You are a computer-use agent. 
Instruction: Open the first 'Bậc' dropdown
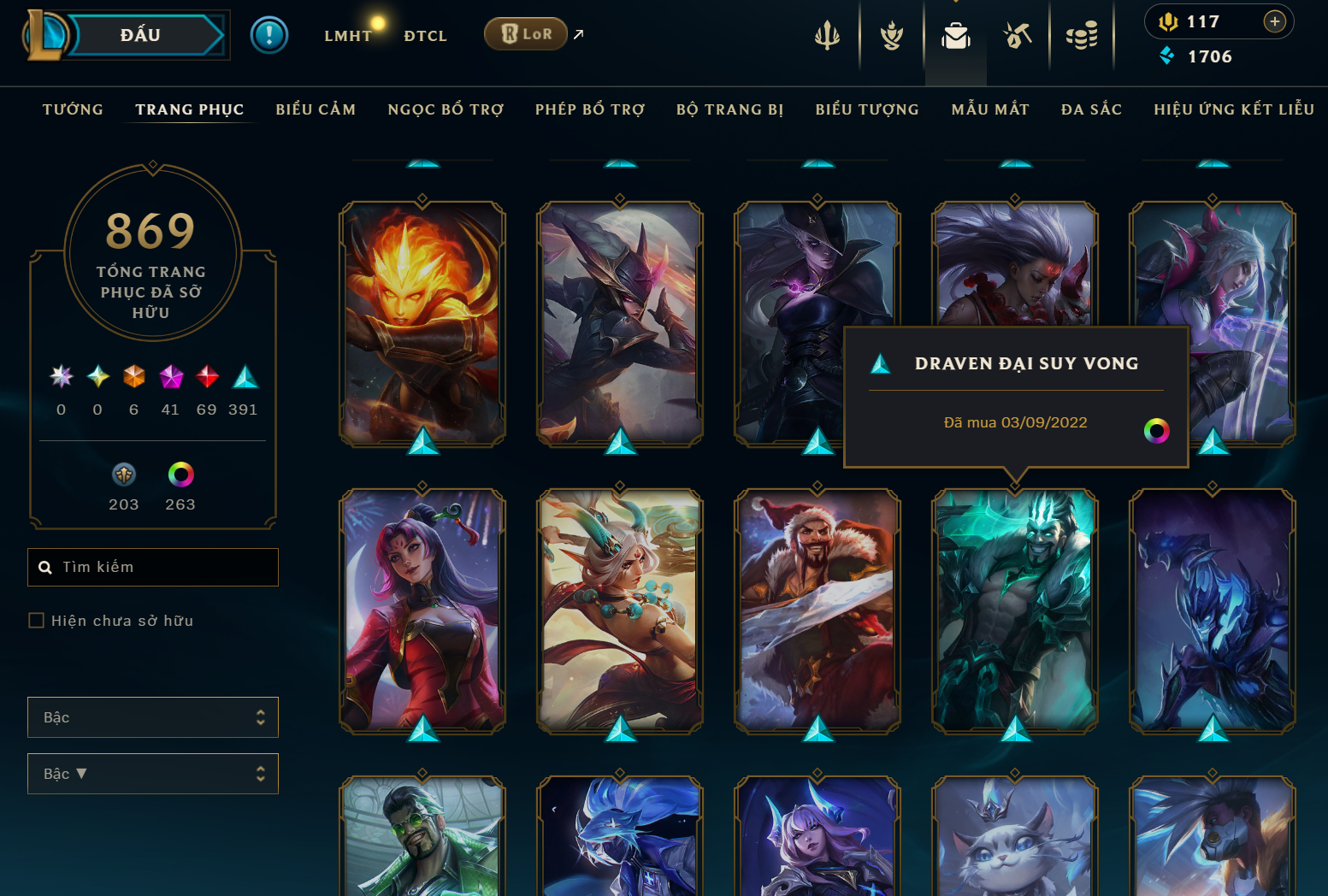152,717
